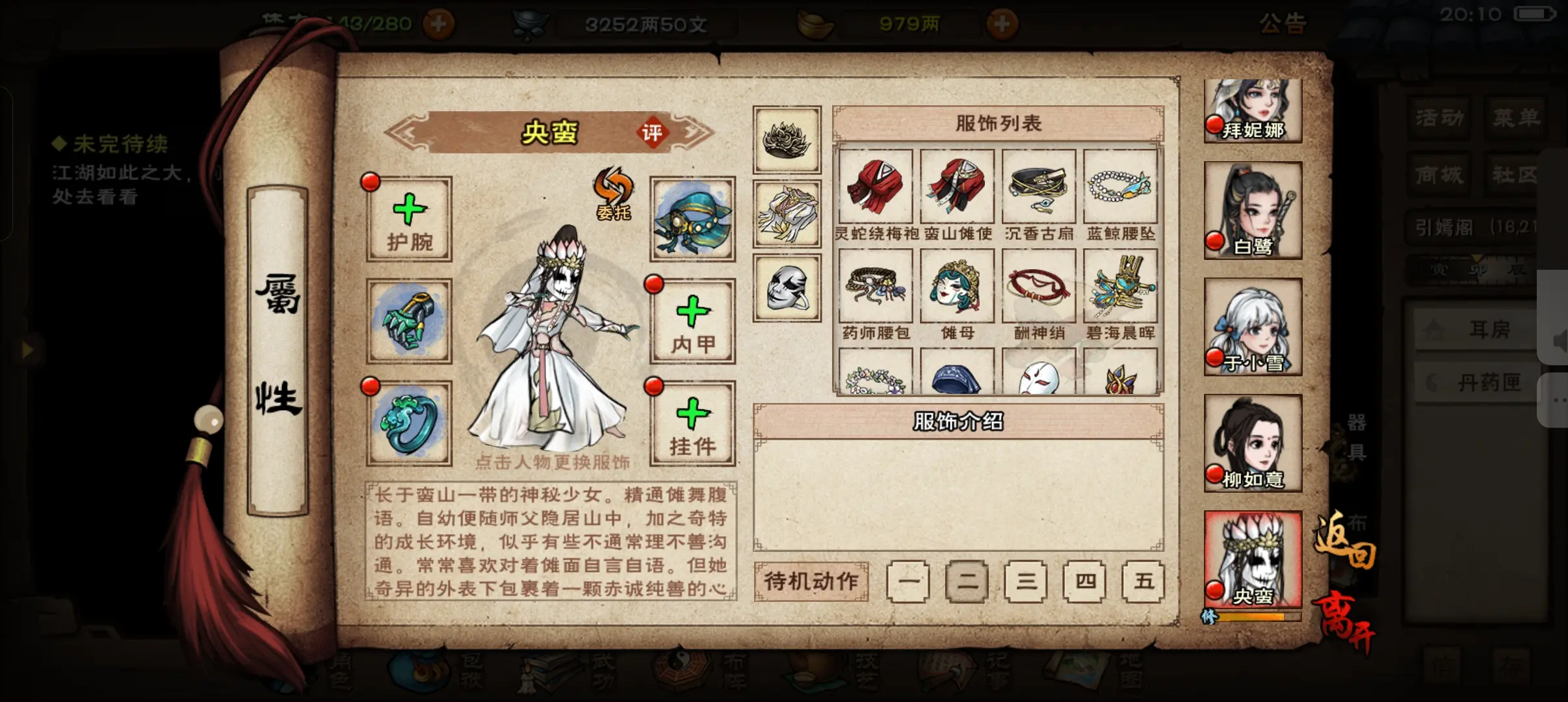1568x702 pixels.
Task: Choose 于小雪 from the character list
Action: click(1253, 326)
